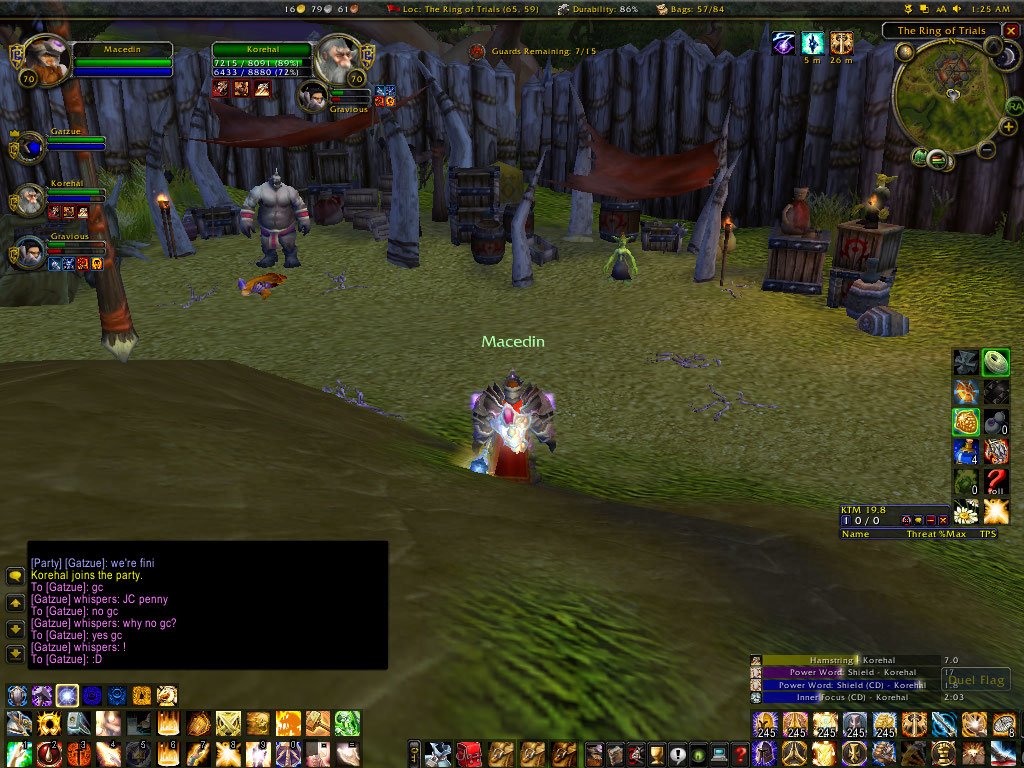1024x768 pixels.
Task: Click the red question mark roll button
Action: 996,482
